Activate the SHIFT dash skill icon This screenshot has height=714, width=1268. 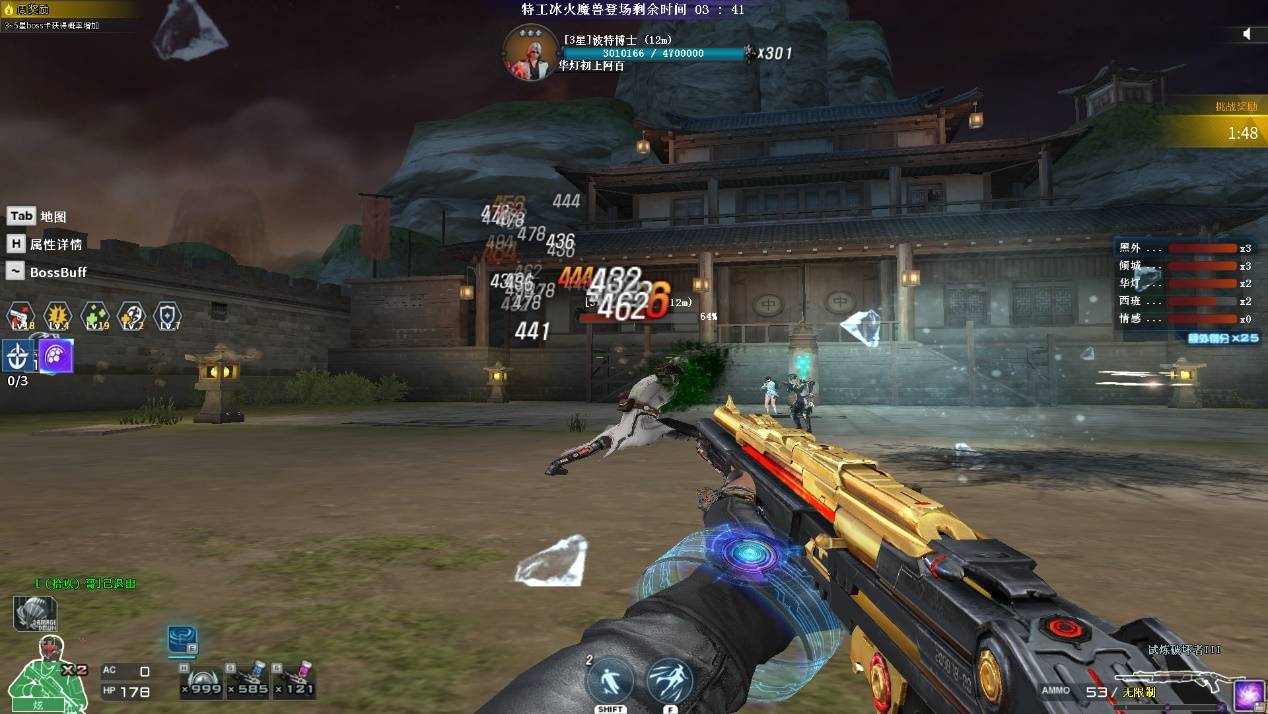click(x=610, y=680)
